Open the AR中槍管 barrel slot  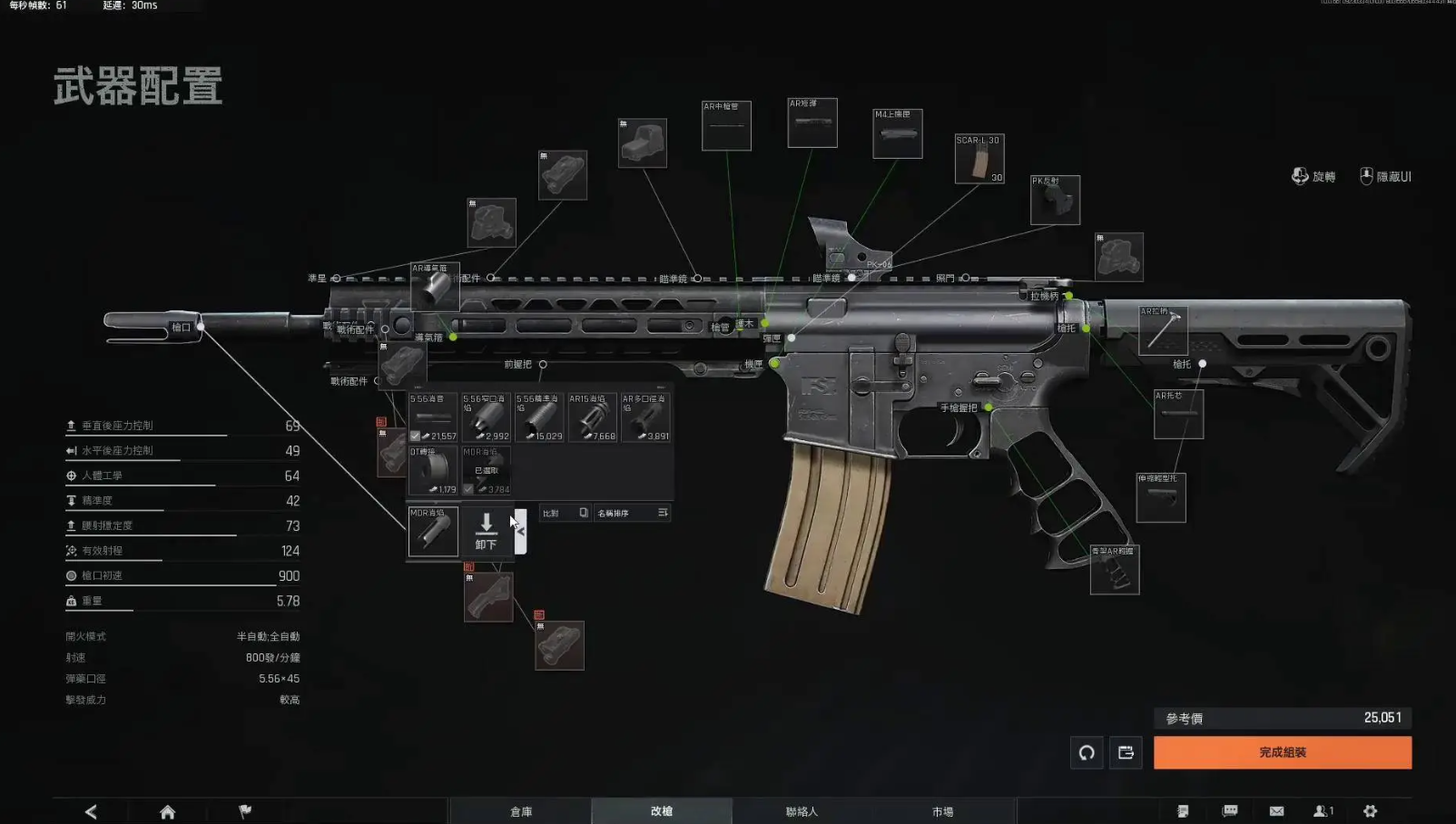pyautogui.click(x=726, y=126)
